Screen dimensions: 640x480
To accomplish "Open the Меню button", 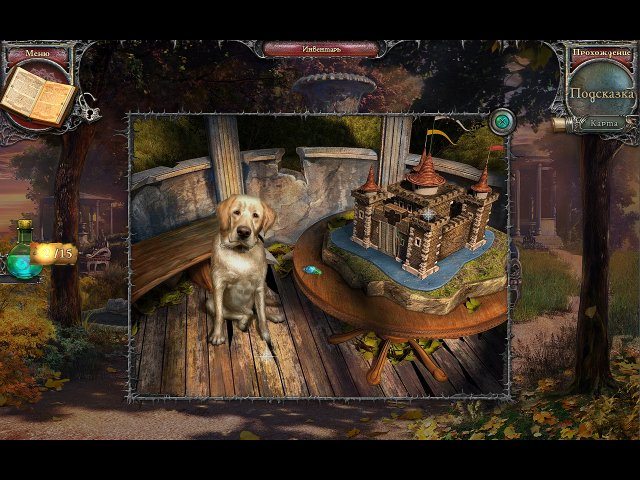I will [x=36, y=53].
